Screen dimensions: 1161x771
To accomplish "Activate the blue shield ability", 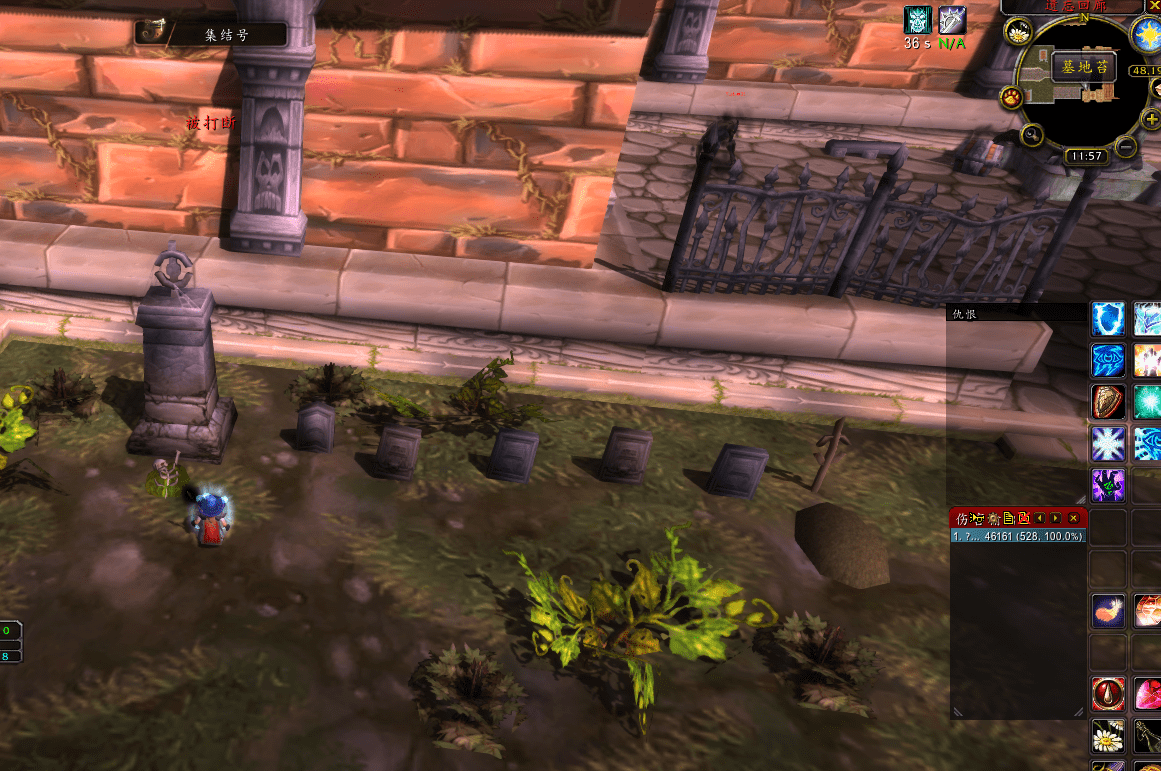I will [1108, 319].
